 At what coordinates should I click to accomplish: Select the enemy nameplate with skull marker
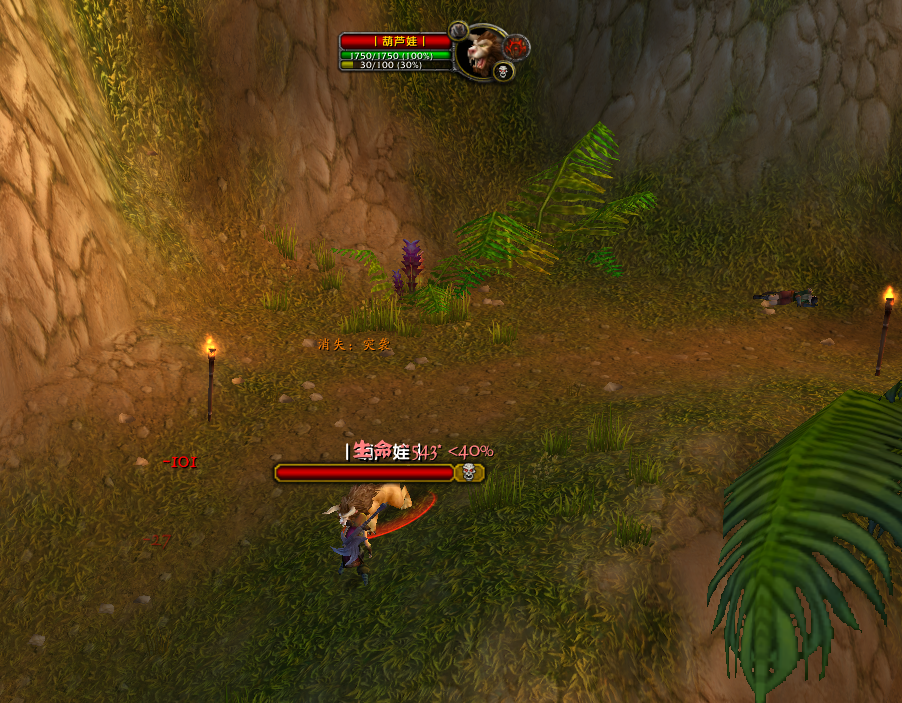[379, 473]
